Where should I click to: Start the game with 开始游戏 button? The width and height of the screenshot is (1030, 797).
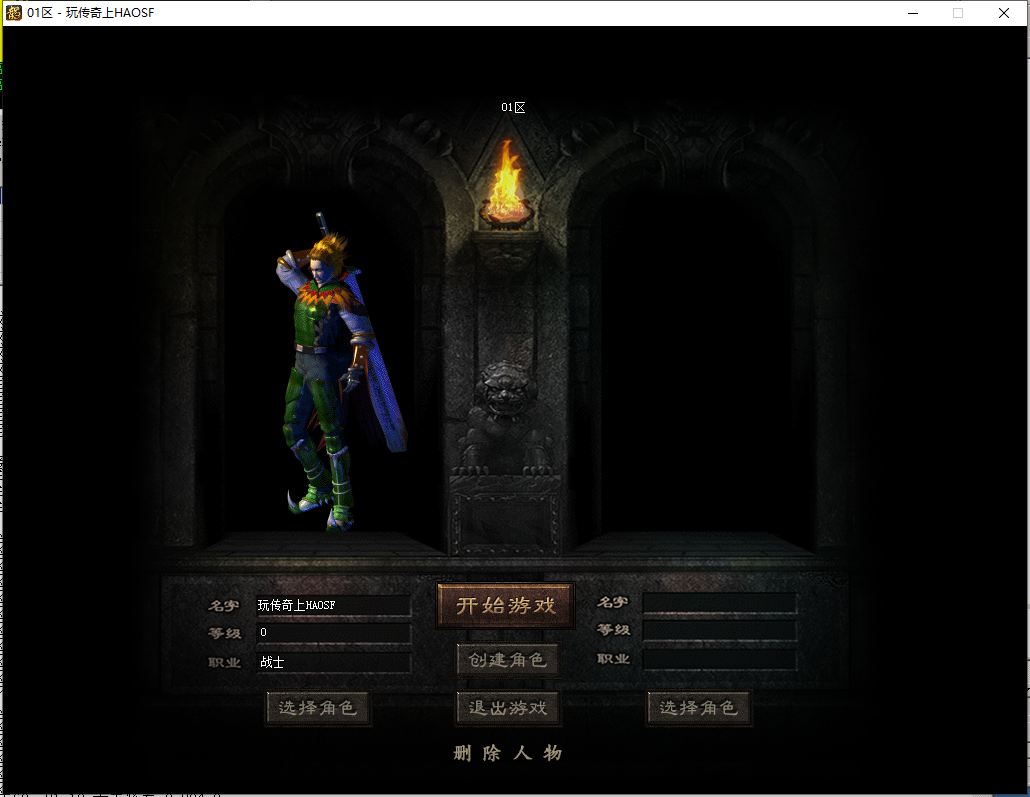point(505,606)
